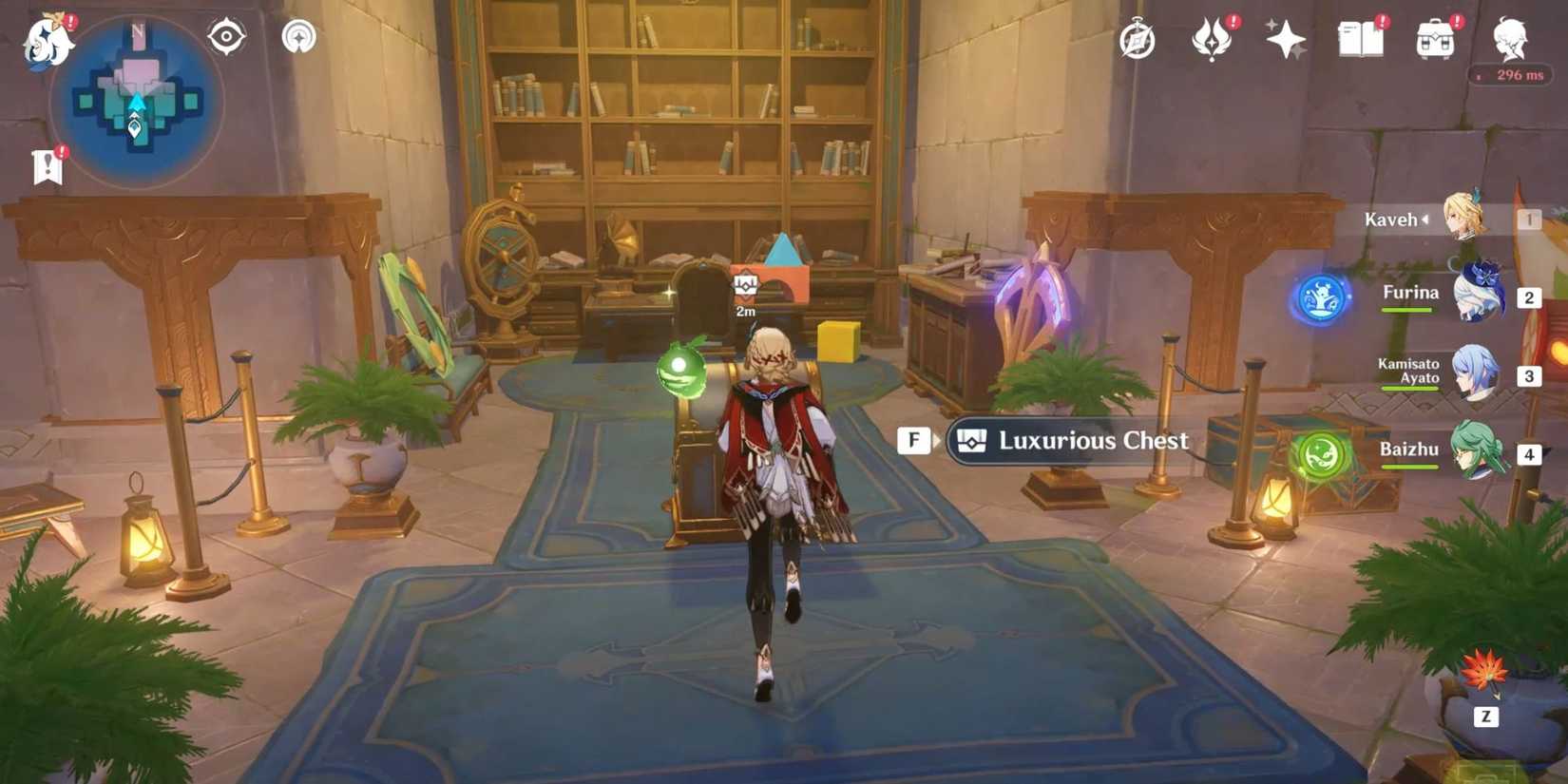The image size is (1568, 784).
Task: Activate Elemental Sight eye icon
Action: pos(225,36)
